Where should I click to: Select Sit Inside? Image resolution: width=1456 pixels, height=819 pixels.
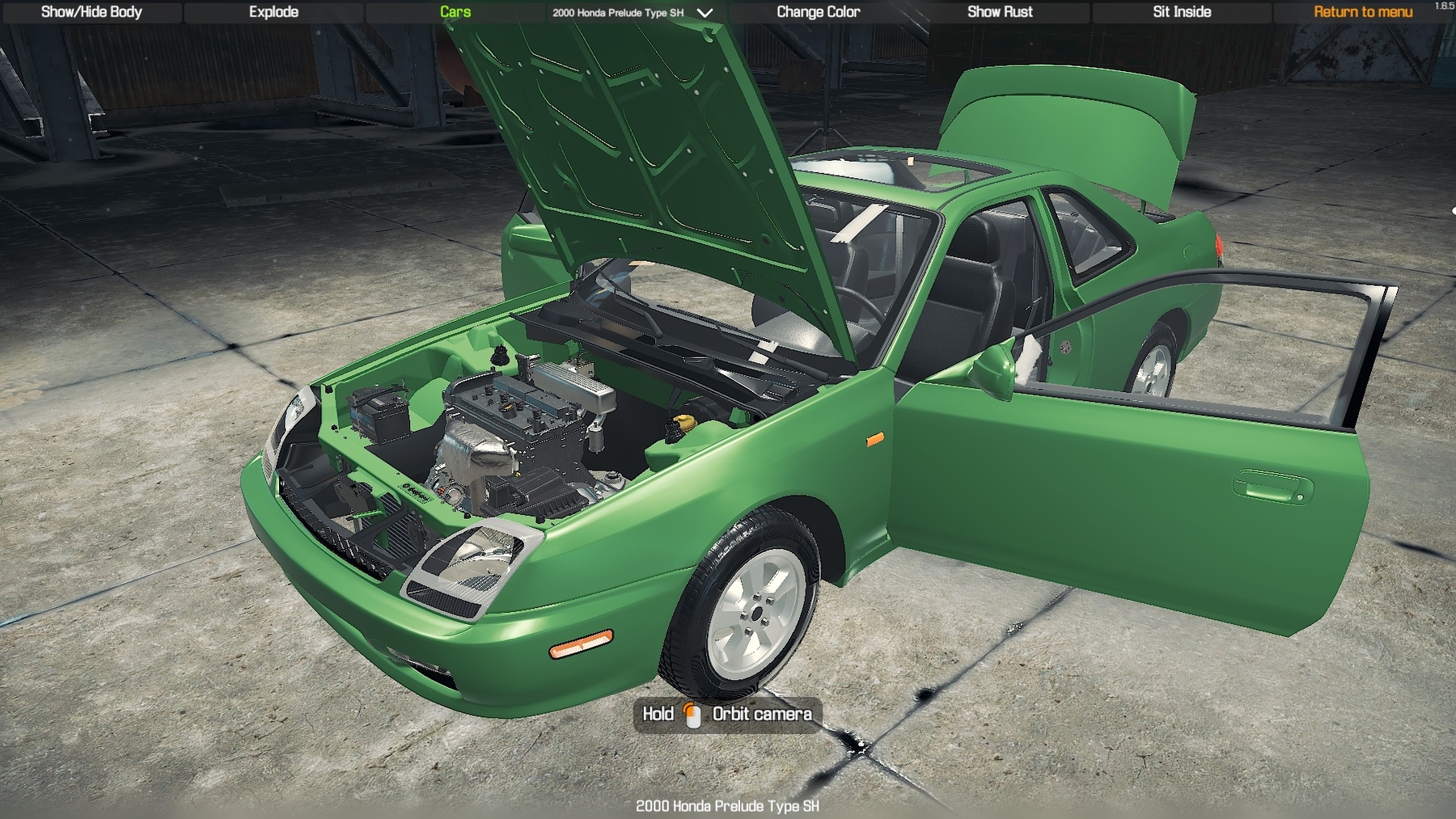click(x=1182, y=12)
